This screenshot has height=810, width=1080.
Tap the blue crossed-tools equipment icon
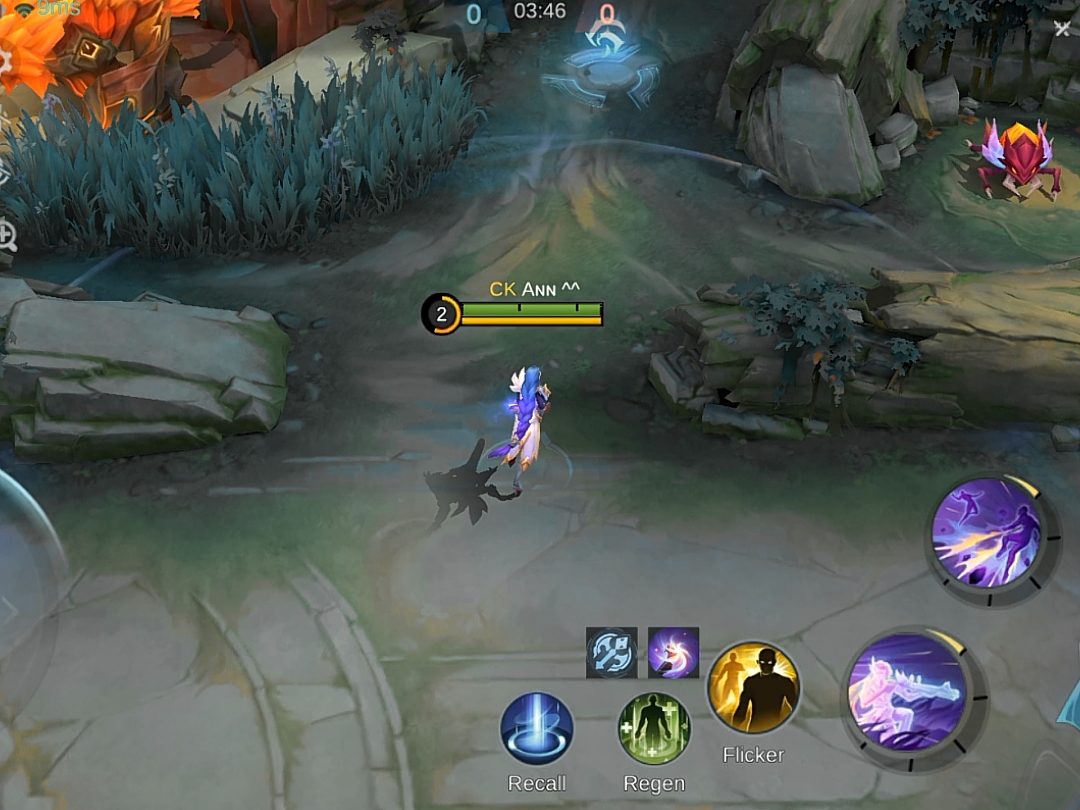coord(612,653)
